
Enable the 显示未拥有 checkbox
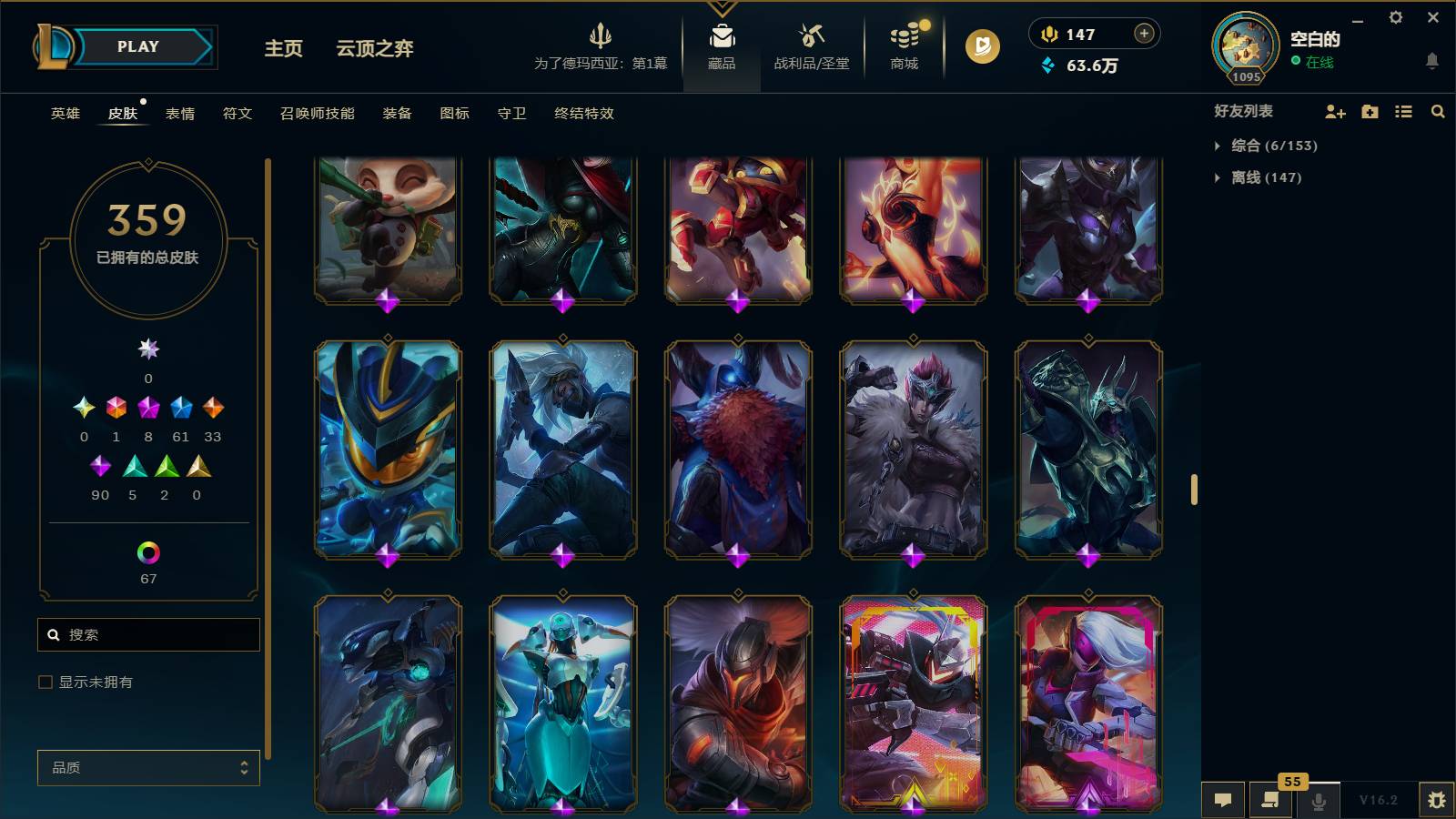pos(43,681)
